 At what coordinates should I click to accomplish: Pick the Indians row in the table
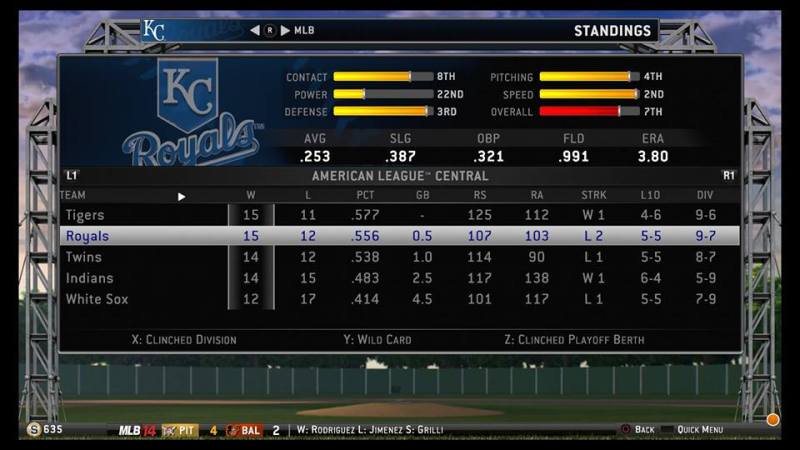tap(400, 278)
